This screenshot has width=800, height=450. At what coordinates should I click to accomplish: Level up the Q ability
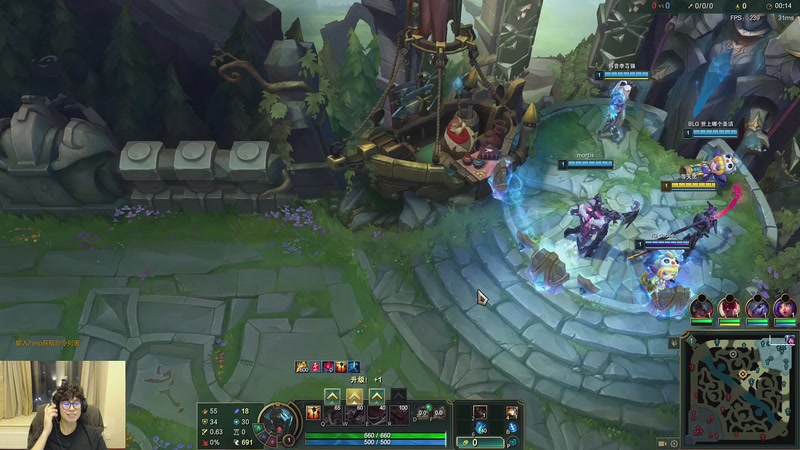tap(332, 395)
